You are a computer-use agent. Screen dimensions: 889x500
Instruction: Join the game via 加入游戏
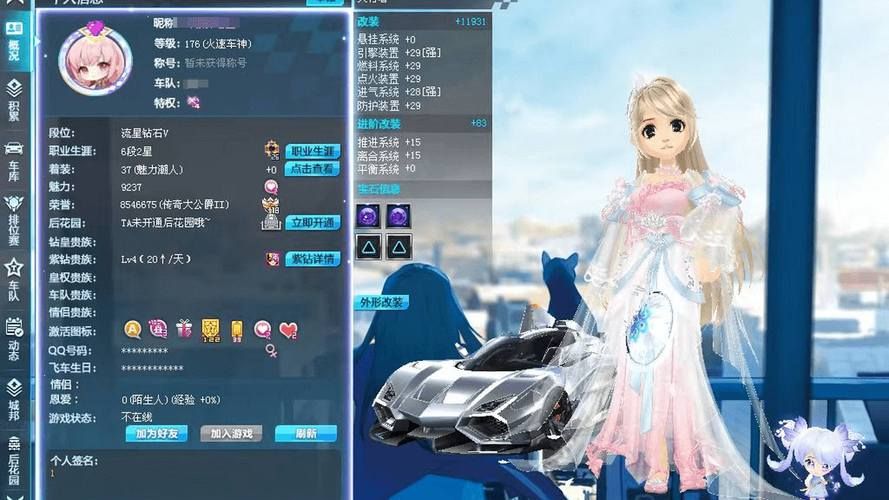(231, 434)
